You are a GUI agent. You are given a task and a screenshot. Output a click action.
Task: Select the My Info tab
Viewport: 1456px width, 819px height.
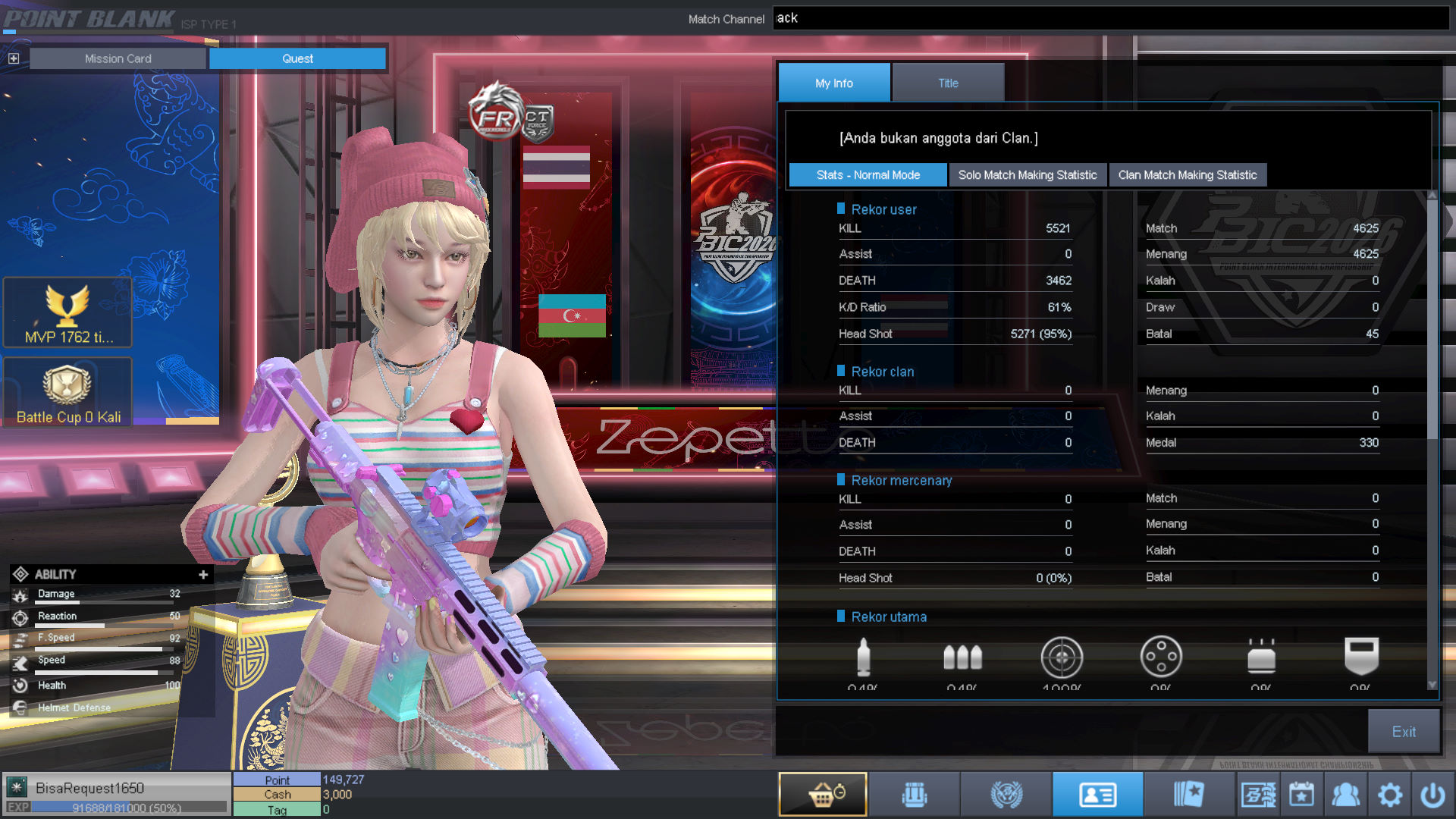point(833,83)
